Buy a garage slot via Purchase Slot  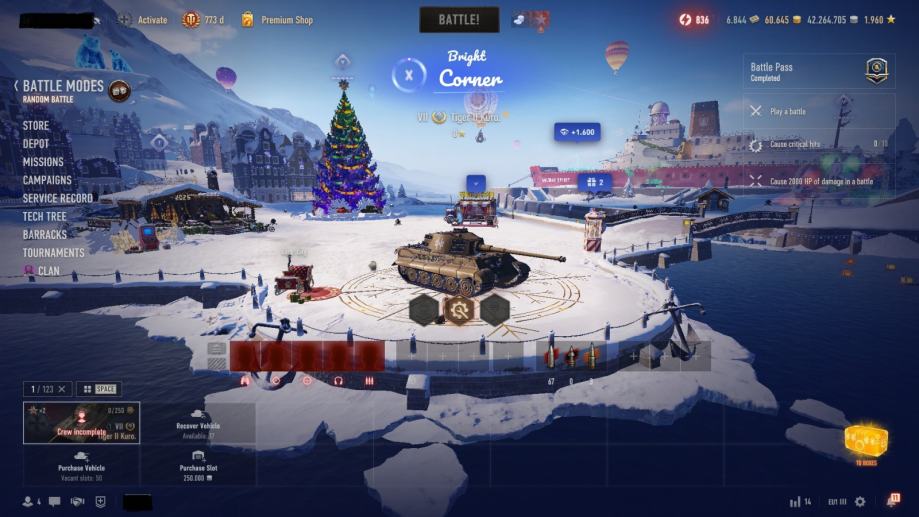tap(198, 467)
